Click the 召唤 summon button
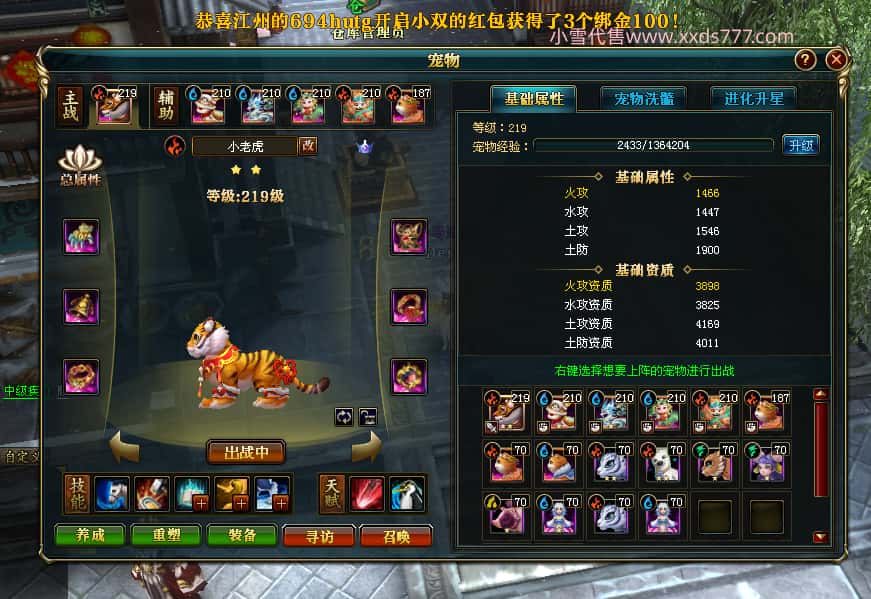Screen dimensions: 871x599 (395, 536)
